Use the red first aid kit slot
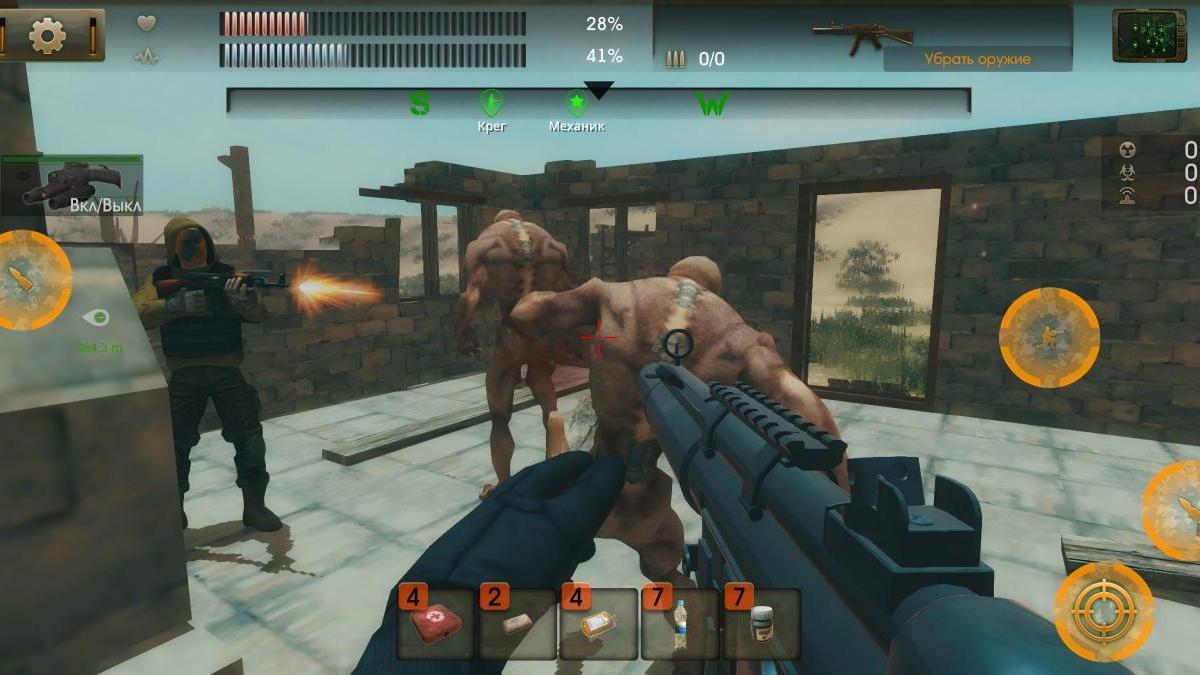This screenshot has height=675, width=1200. pos(436,624)
